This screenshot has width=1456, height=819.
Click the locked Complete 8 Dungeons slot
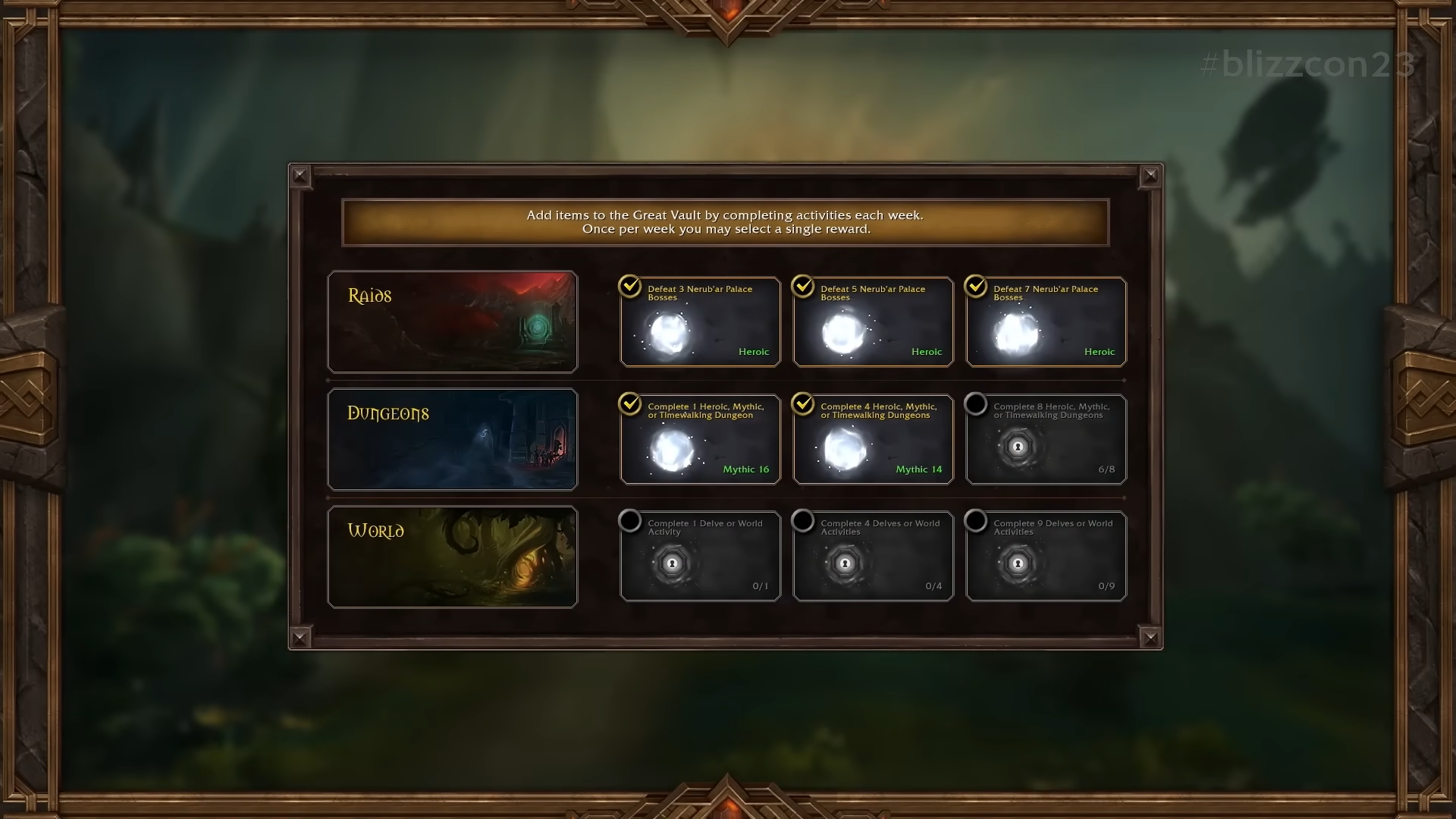coord(1046,440)
